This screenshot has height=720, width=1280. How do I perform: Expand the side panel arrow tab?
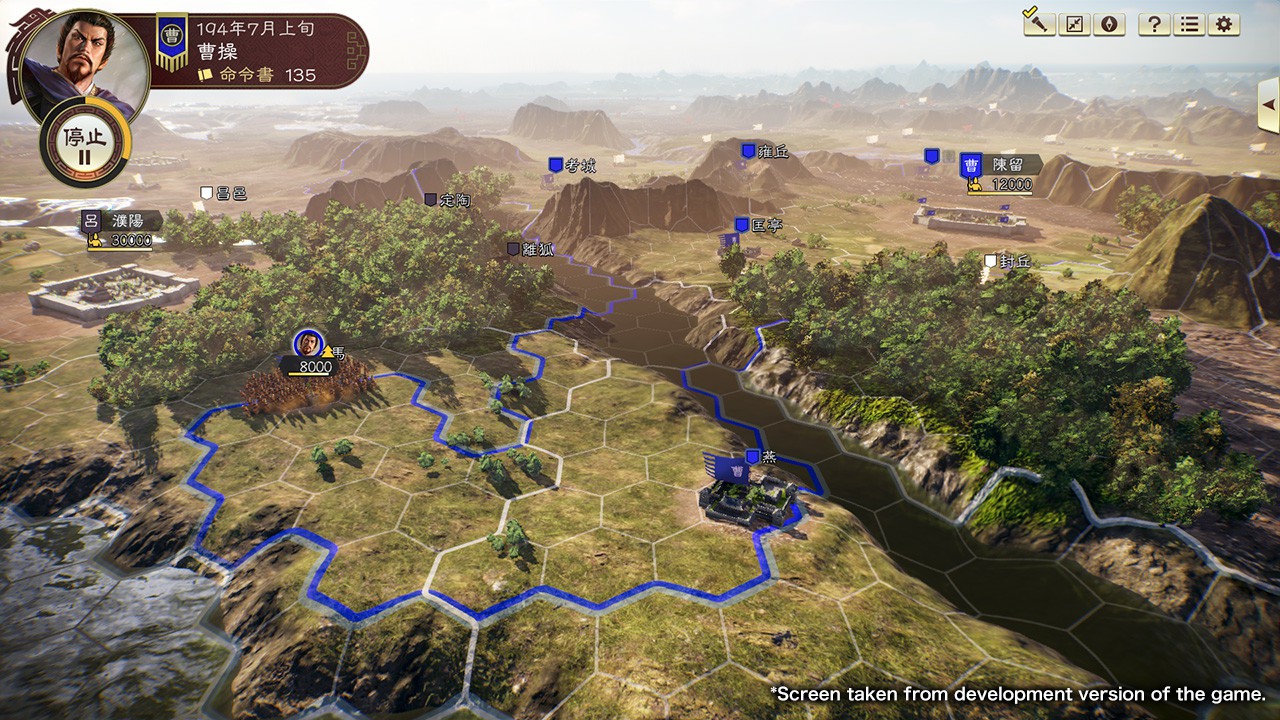pyautogui.click(x=1269, y=104)
